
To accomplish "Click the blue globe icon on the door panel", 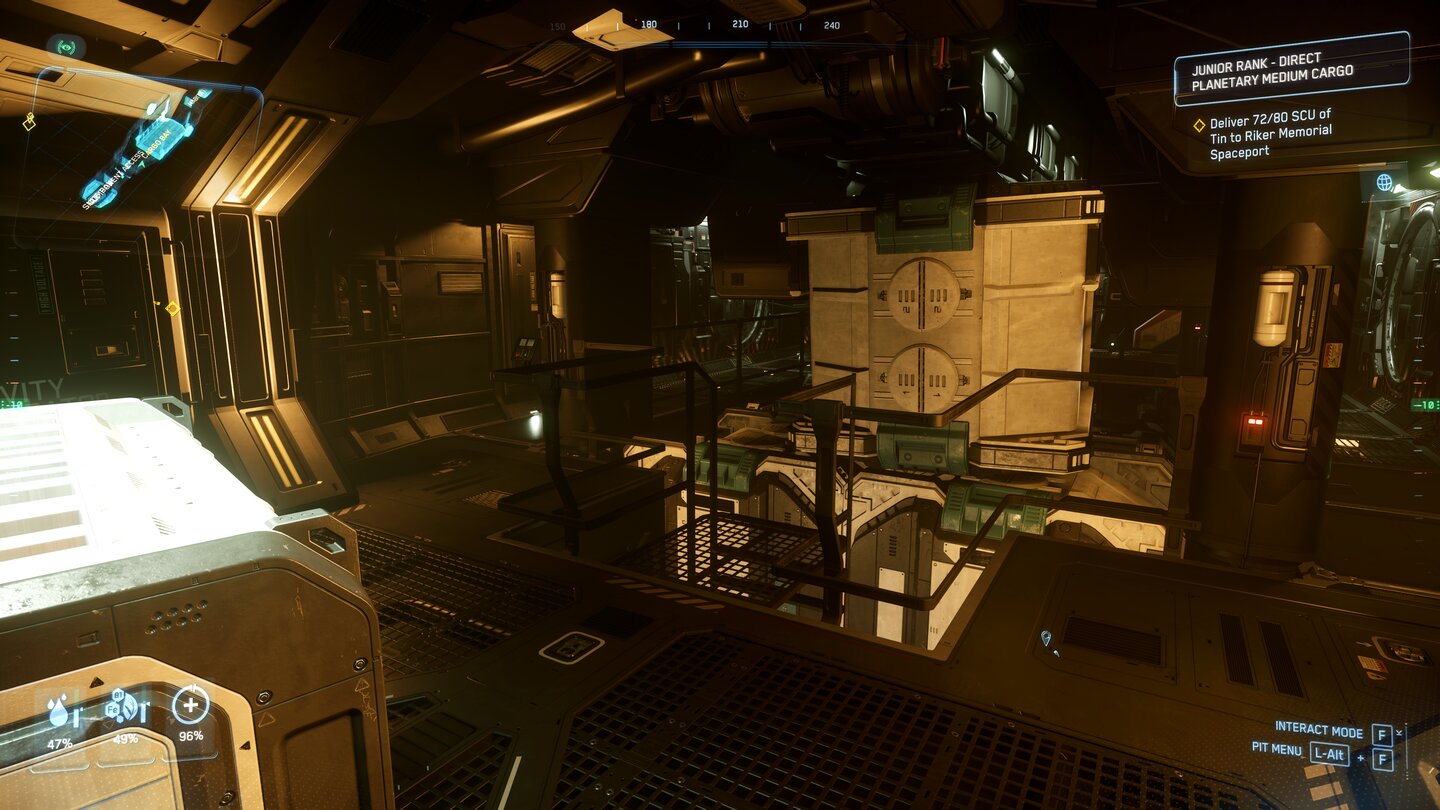I will pos(1385,184).
